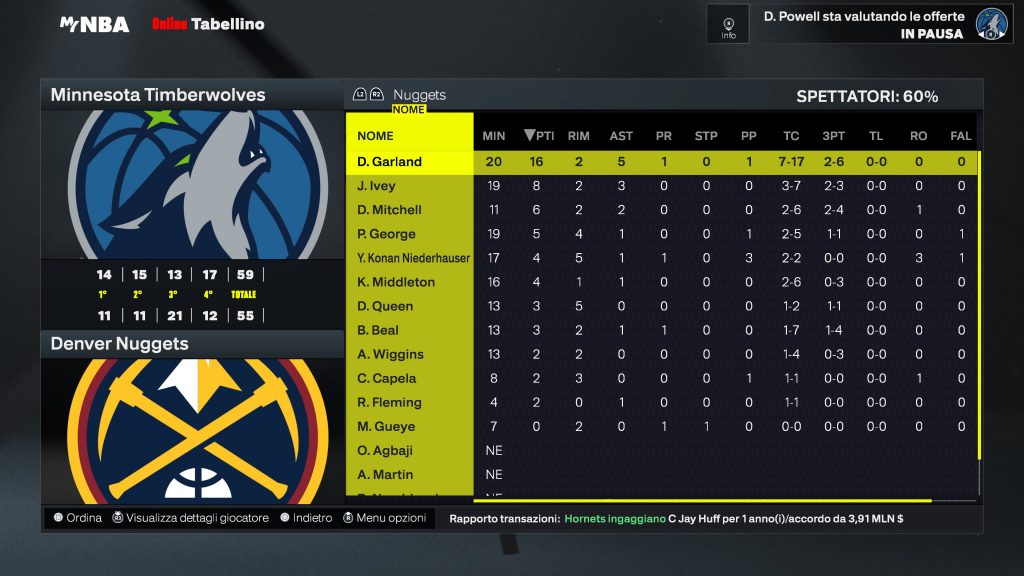The height and width of the screenshot is (576, 1024).
Task: Choose J. Ivey's player row
Action: 377,186
